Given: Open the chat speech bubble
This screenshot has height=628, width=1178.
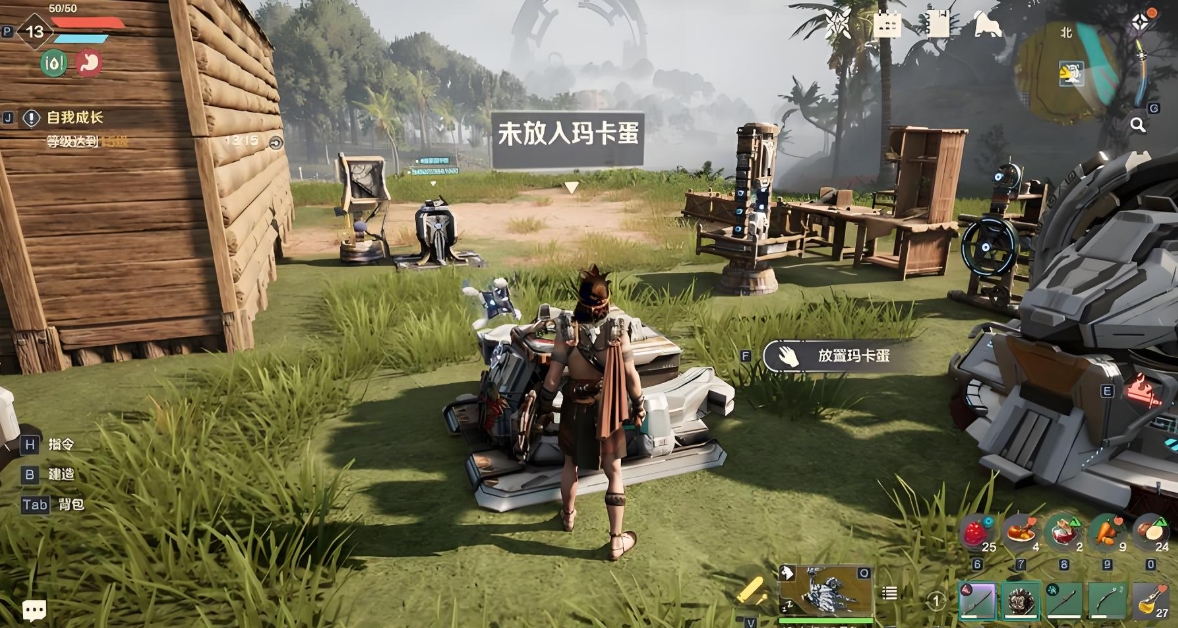Looking at the screenshot, I should pos(35,609).
